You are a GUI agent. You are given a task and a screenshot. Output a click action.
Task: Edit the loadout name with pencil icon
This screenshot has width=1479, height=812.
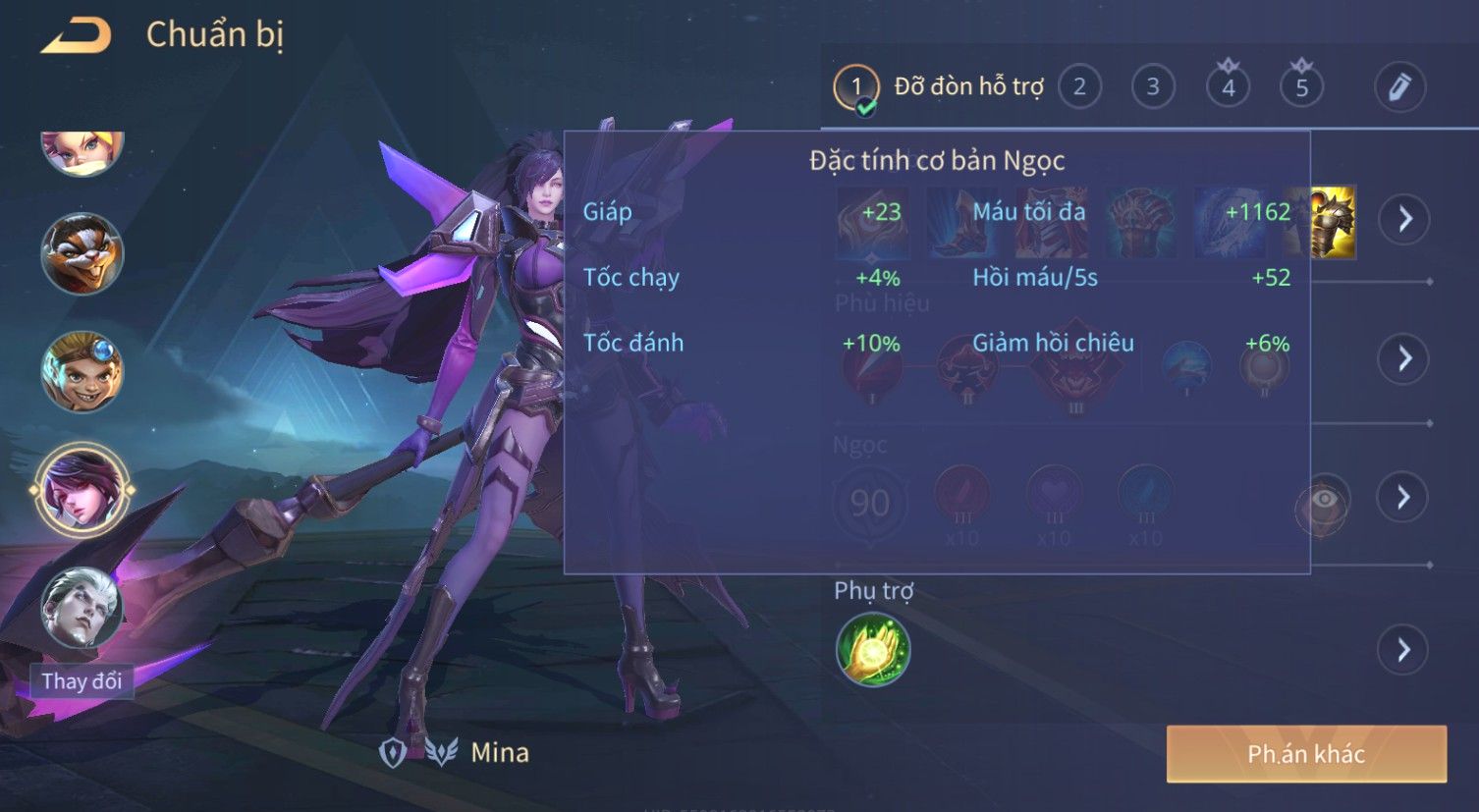(x=1399, y=87)
